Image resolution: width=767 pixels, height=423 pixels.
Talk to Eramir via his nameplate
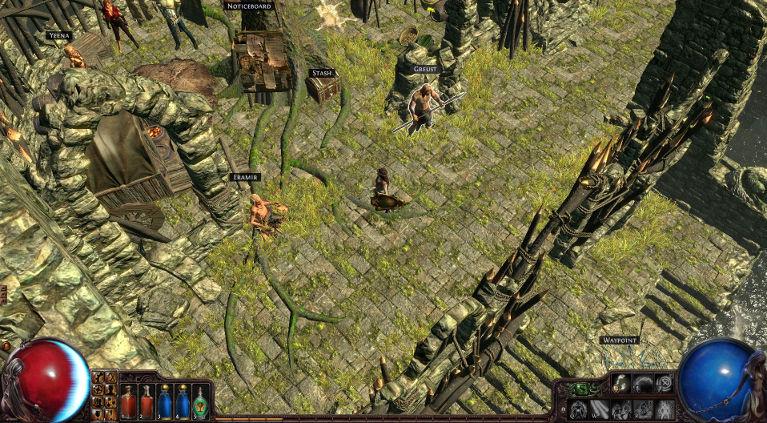tap(244, 177)
